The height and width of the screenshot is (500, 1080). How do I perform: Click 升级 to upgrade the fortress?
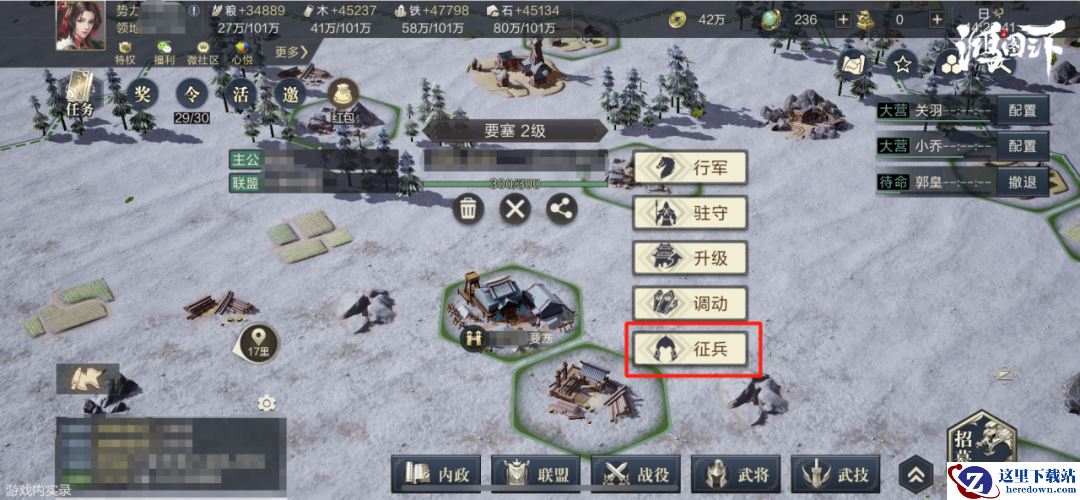[692, 258]
